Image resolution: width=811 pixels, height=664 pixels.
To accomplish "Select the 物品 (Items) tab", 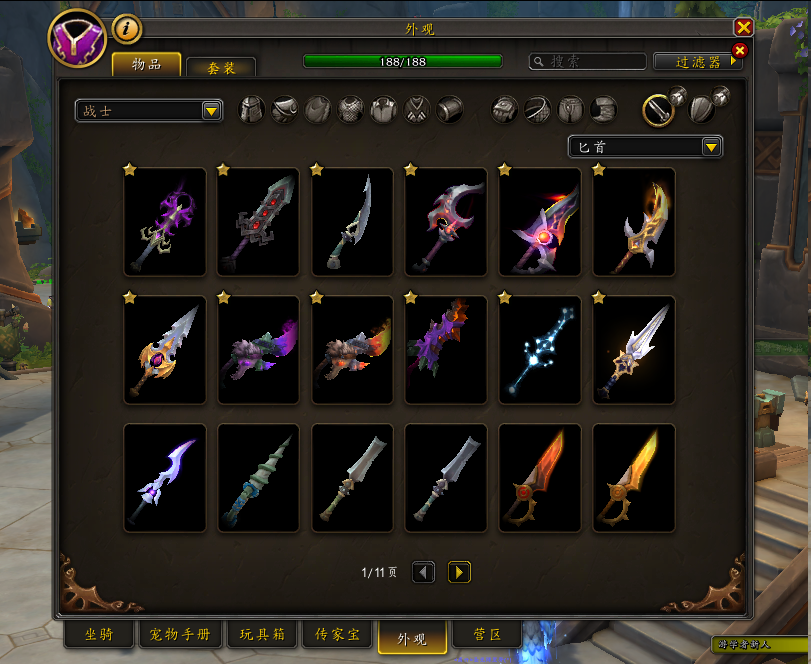I will point(146,65).
